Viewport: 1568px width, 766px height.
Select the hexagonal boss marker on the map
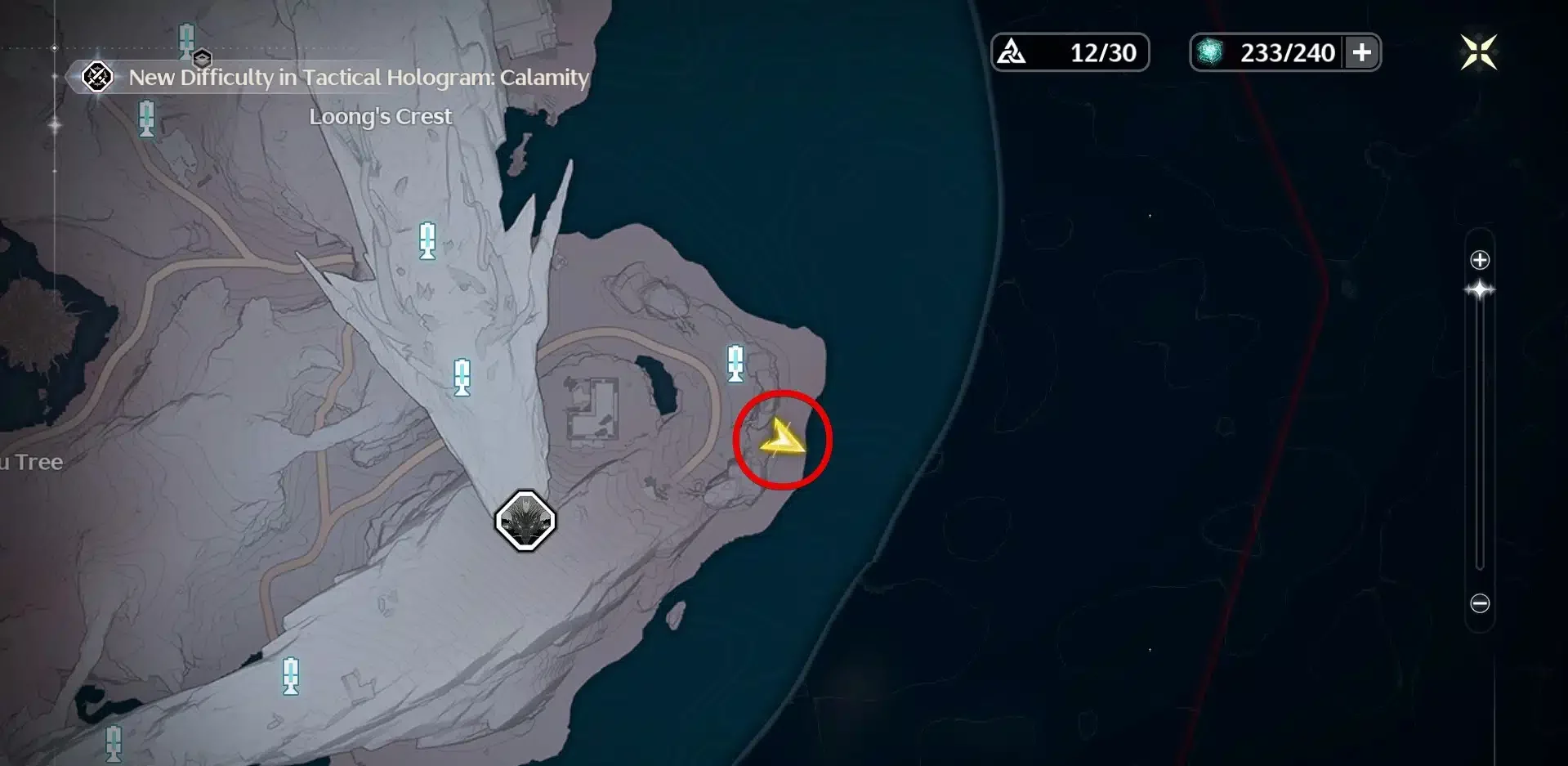[525, 521]
